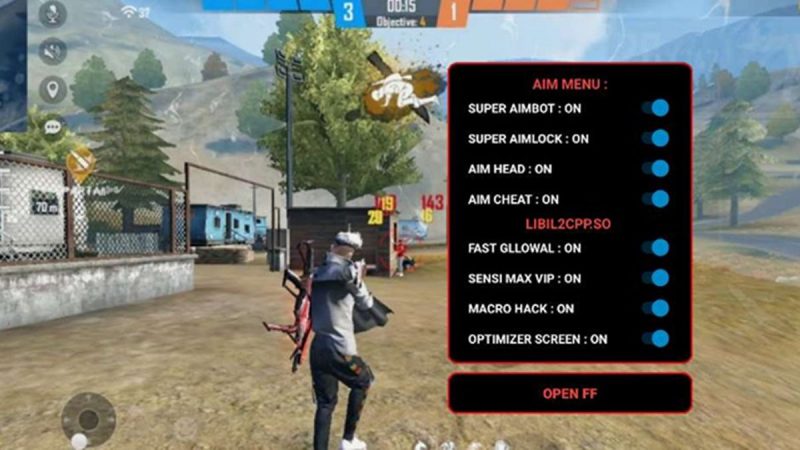Image resolution: width=800 pixels, height=450 pixels.
Task: Toggle the FAST GLLOWAL switch
Action: pos(655,247)
